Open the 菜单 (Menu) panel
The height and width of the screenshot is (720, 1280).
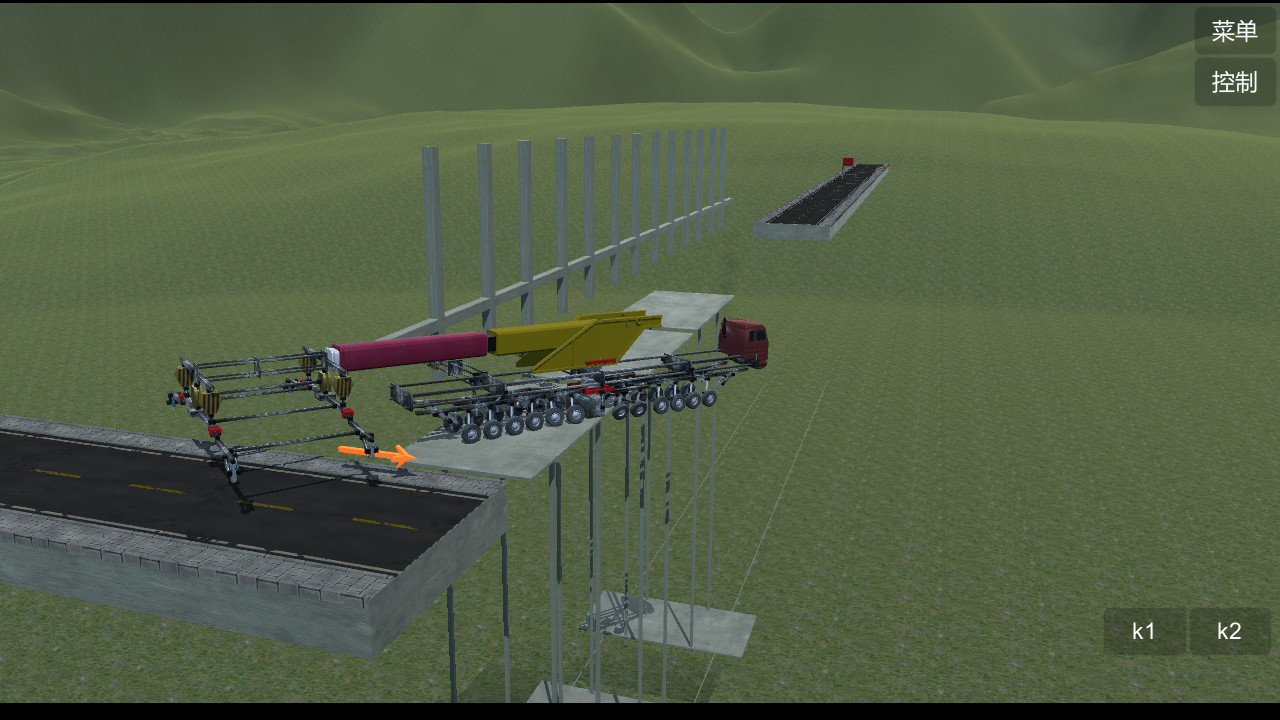pyautogui.click(x=1234, y=30)
